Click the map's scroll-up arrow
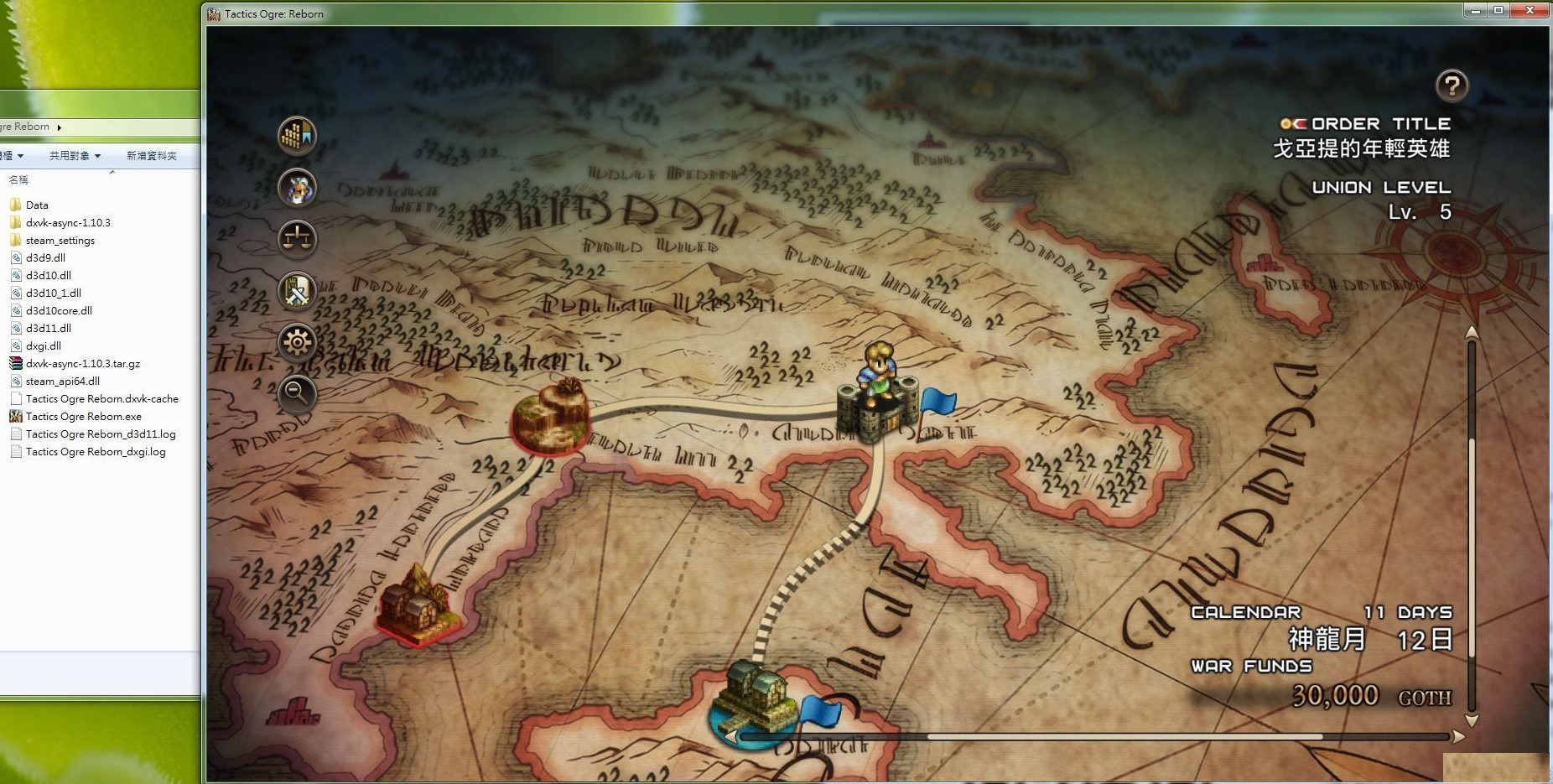 [x=1472, y=333]
